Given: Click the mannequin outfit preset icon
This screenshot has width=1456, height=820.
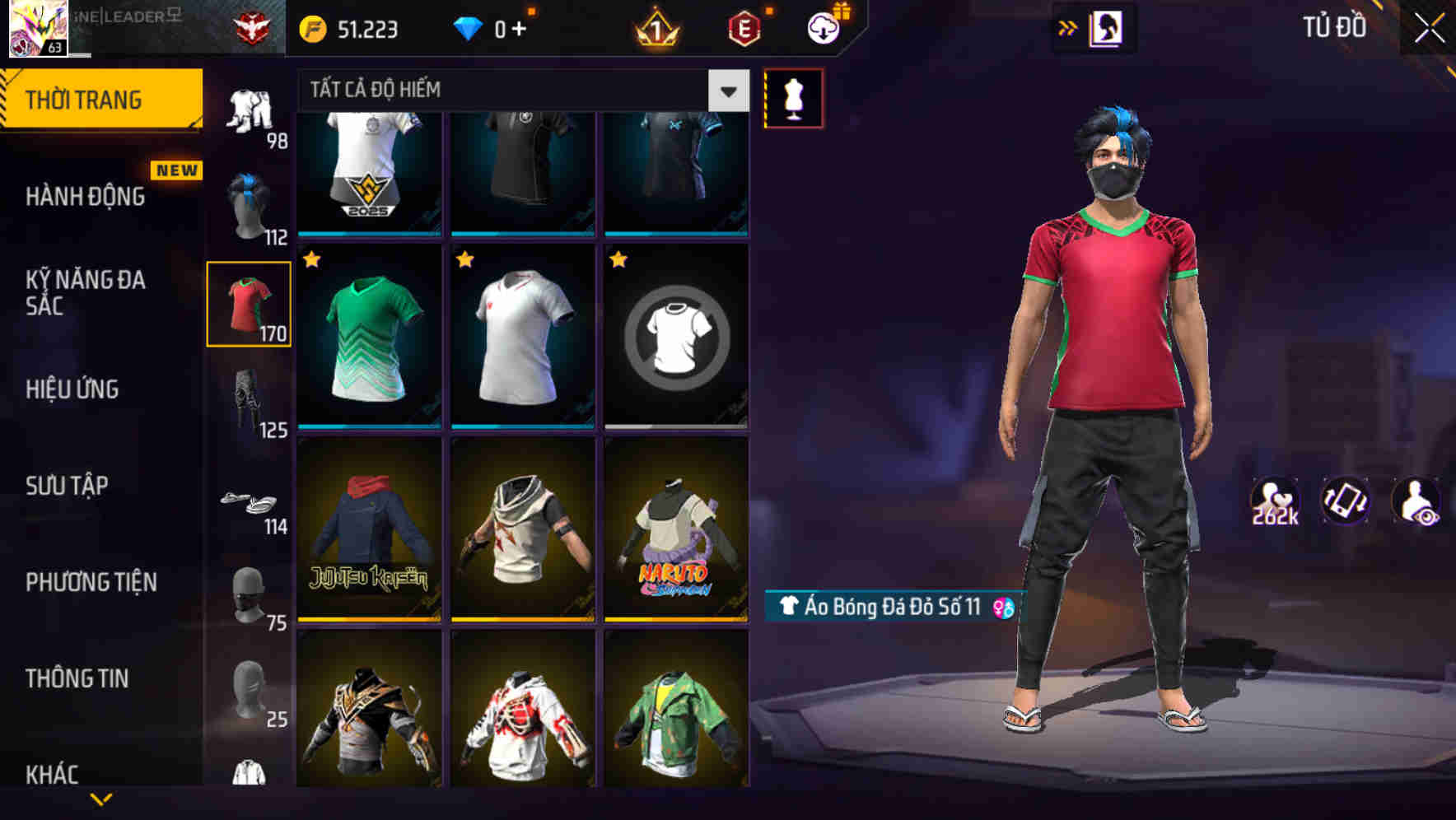Looking at the screenshot, I should 793,97.
